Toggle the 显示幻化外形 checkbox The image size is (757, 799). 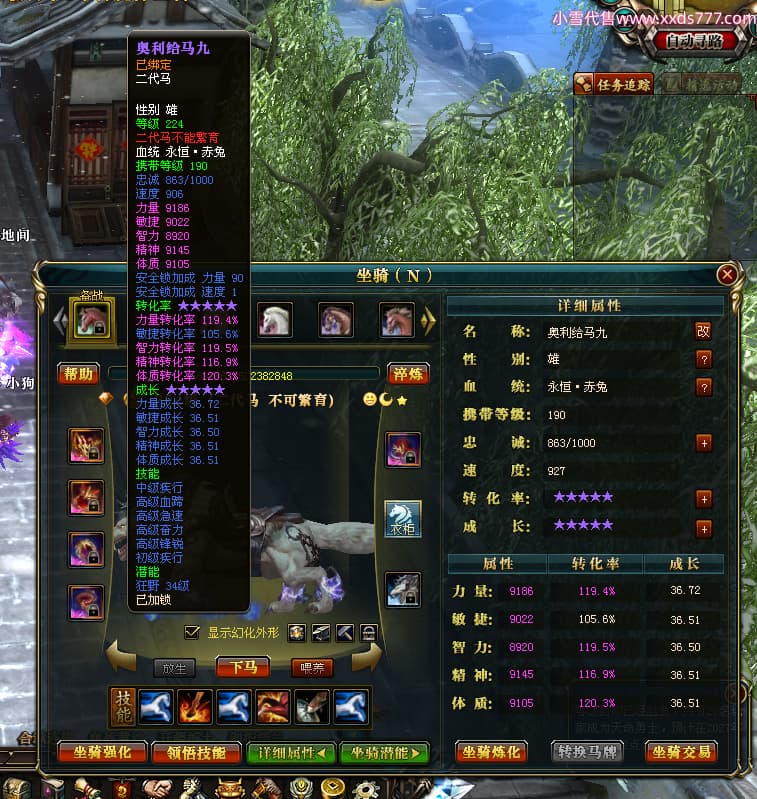[x=192, y=632]
